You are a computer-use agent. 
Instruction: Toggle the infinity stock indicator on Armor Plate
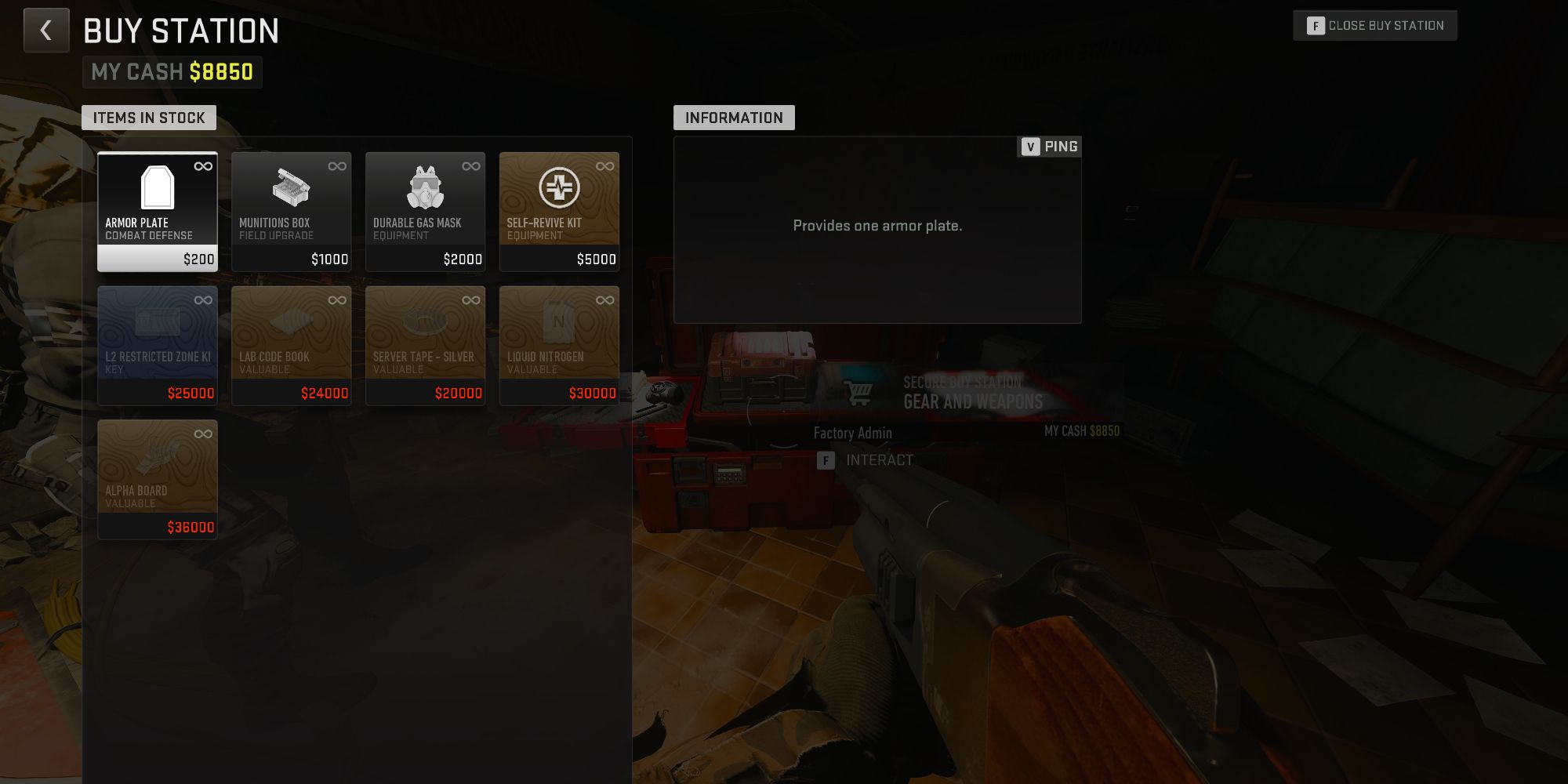click(x=203, y=165)
